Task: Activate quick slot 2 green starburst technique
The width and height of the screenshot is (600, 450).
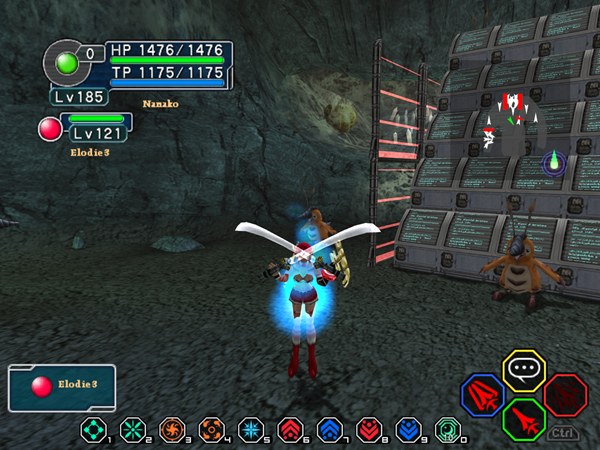Action: coord(132,431)
